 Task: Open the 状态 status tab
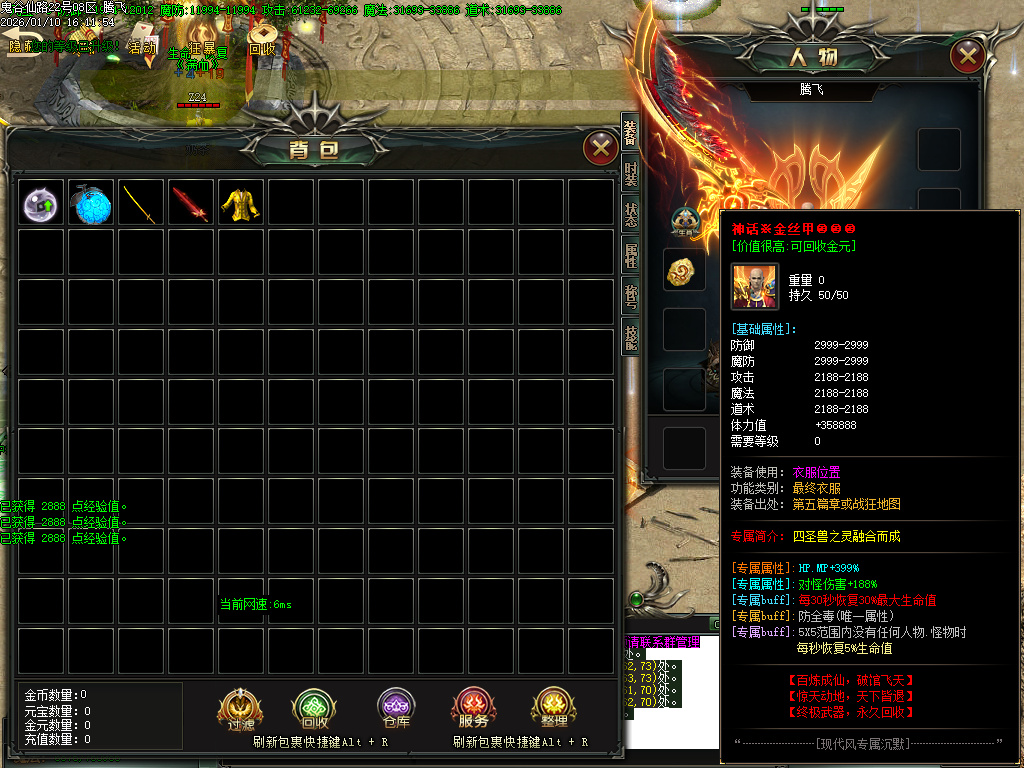point(630,215)
